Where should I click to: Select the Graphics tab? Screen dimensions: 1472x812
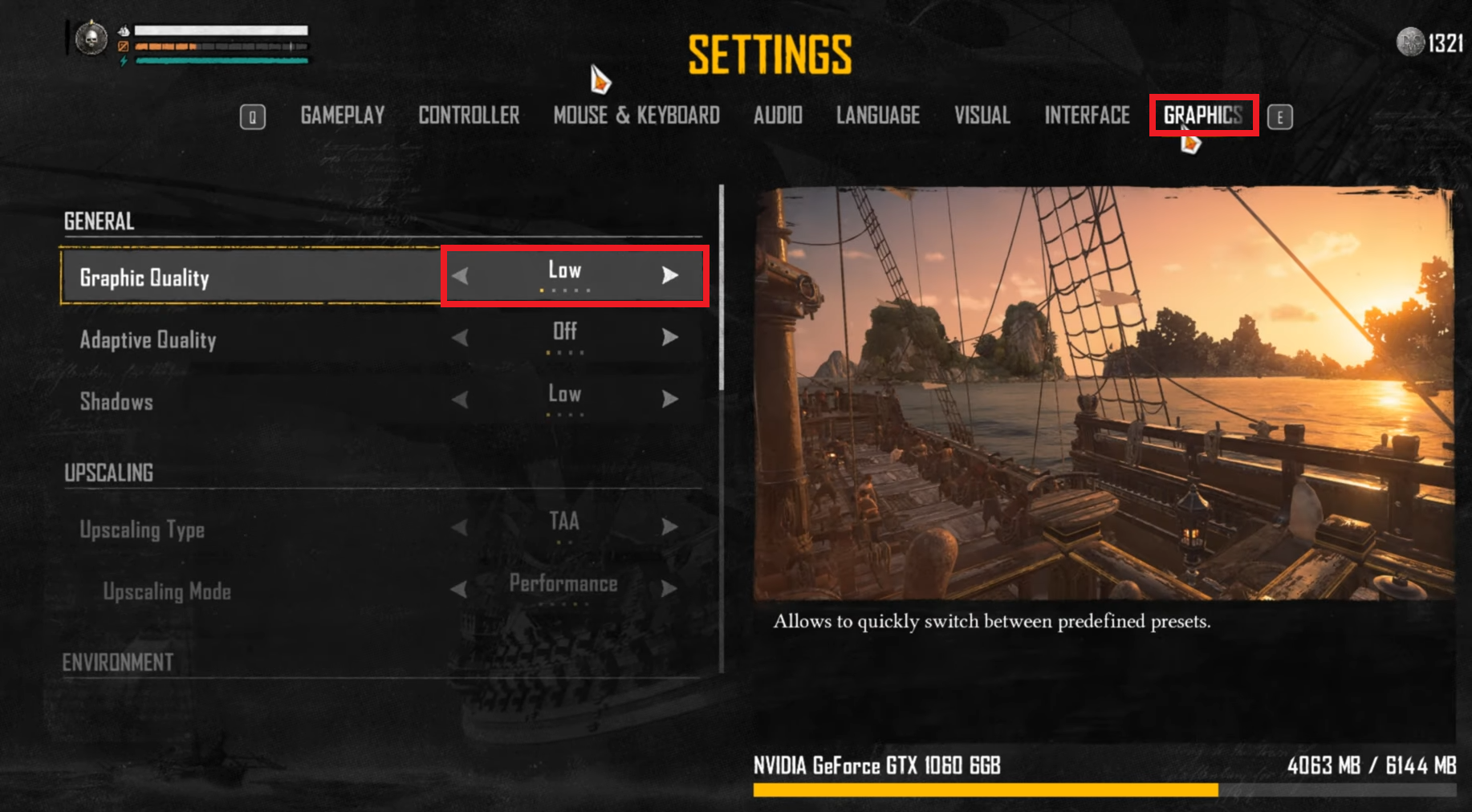coord(1202,116)
